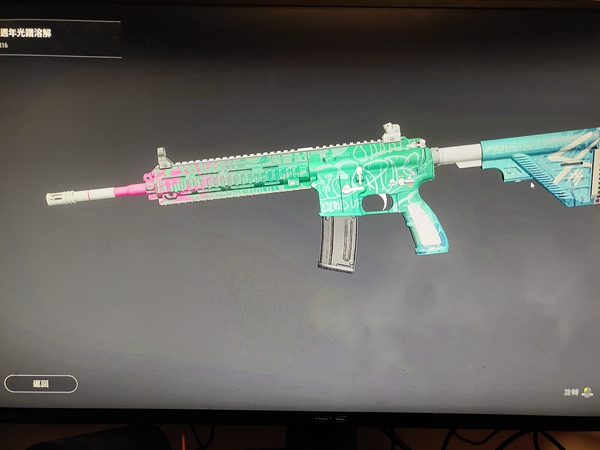Click the 返回 back button

click(x=41, y=383)
